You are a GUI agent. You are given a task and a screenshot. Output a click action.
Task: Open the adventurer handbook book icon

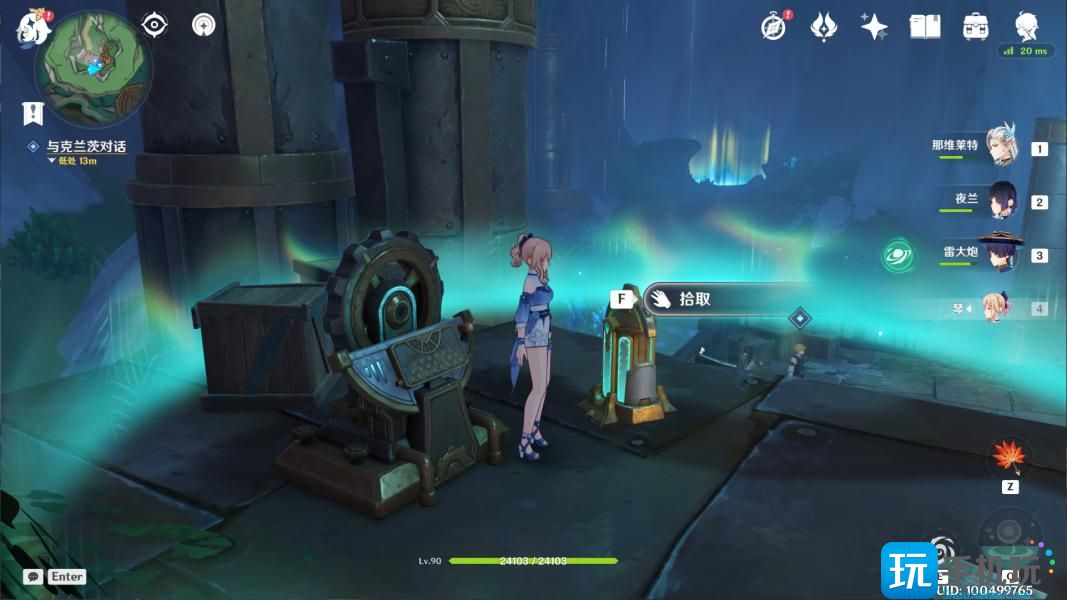coord(925,27)
